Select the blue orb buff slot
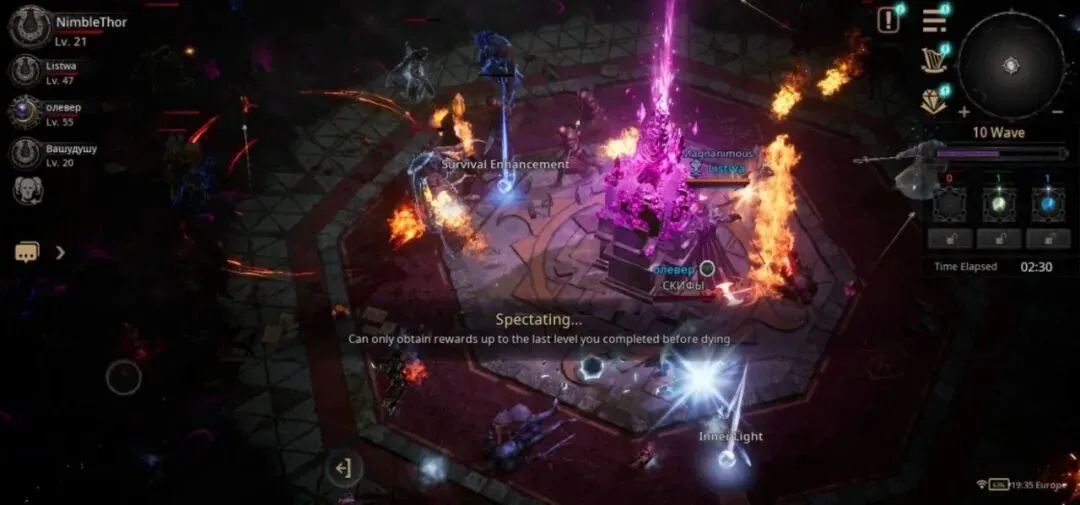Screen dimensions: 1080x505 (1047, 204)
